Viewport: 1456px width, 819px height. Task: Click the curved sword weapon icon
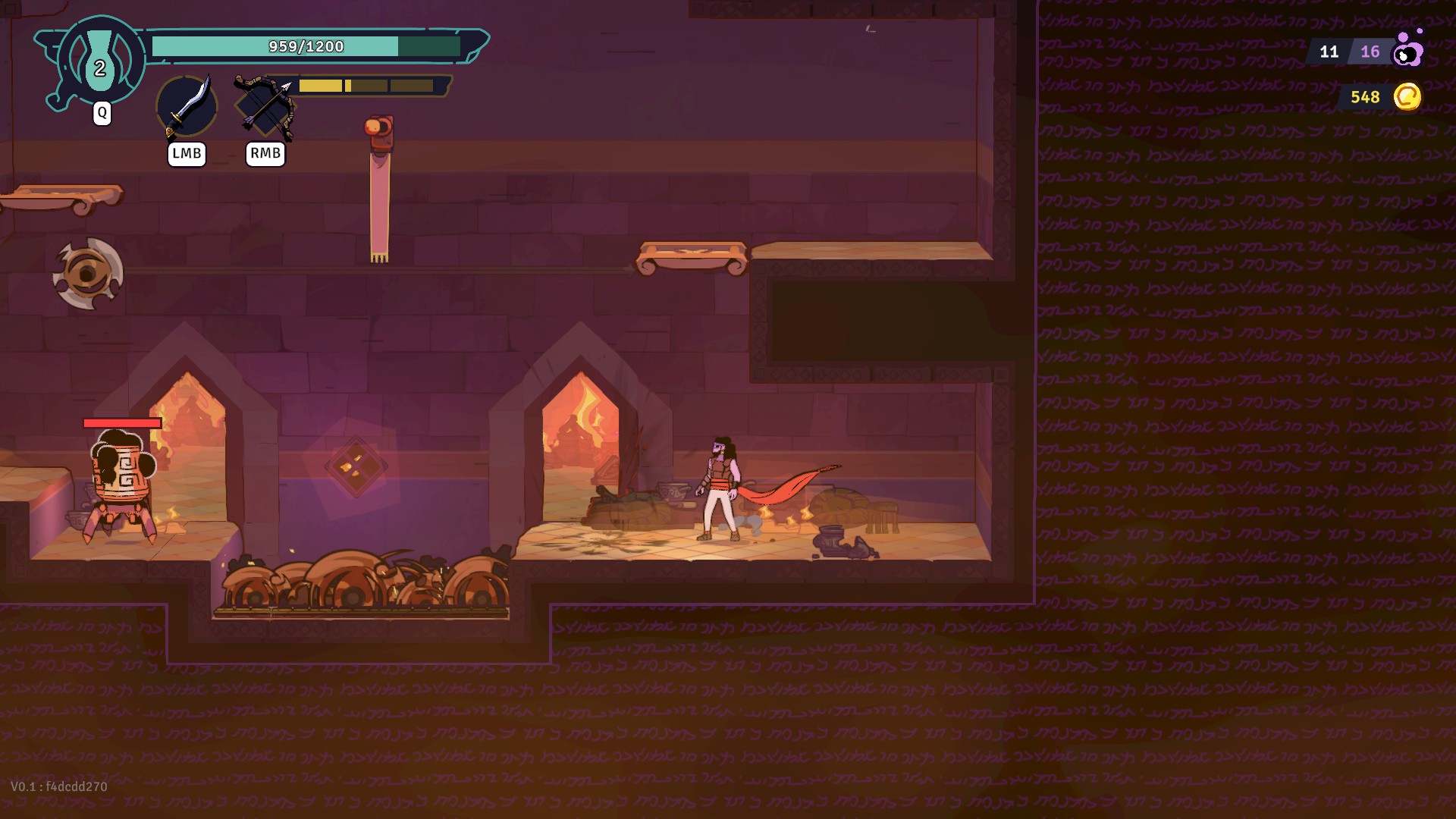(x=187, y=106)
